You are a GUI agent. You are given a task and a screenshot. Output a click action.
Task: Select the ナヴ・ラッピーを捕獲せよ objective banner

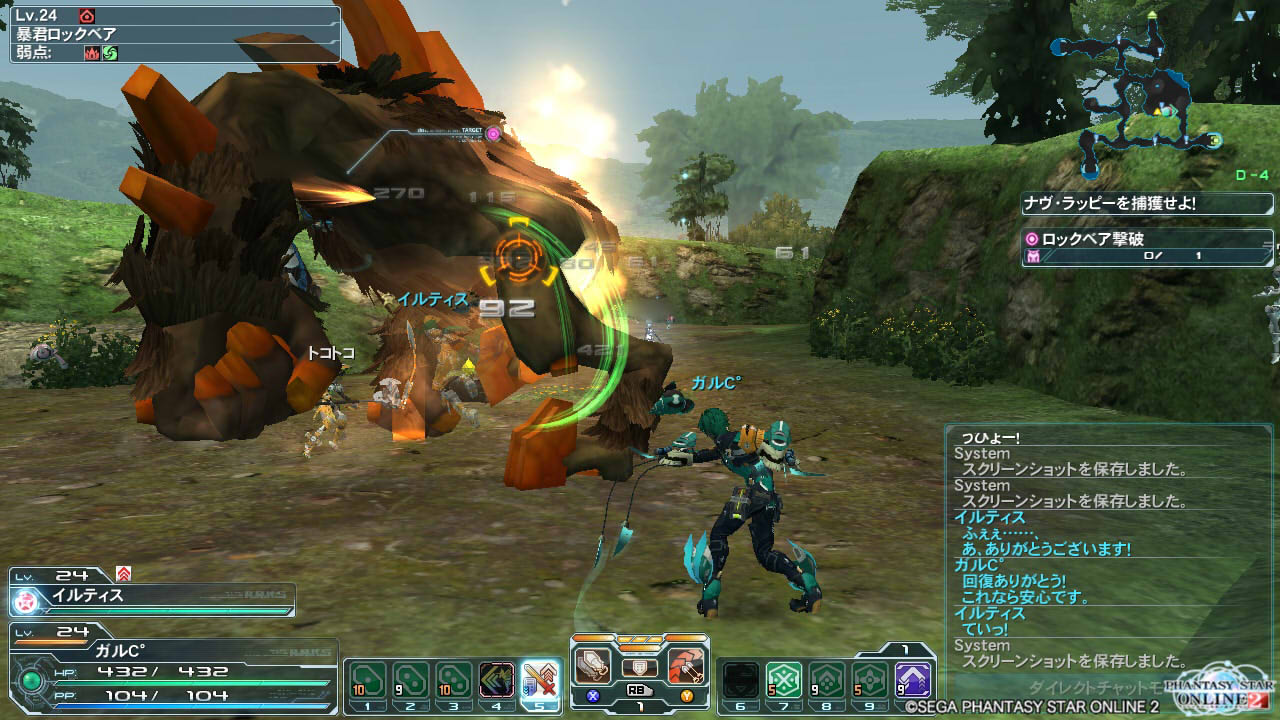1146,204
